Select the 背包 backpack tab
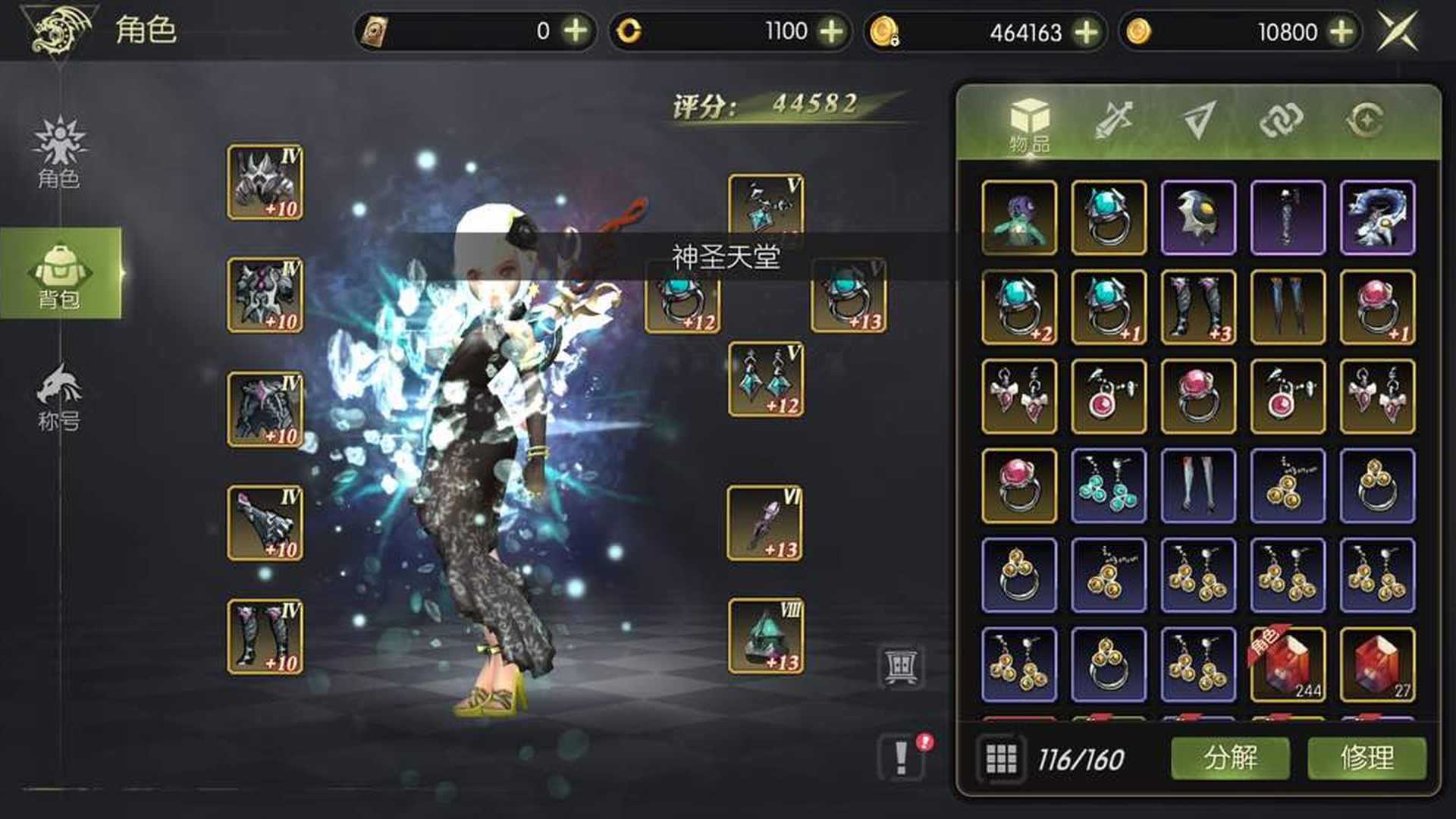Viewport: 1456px width, 819px height. click(59, 275)
